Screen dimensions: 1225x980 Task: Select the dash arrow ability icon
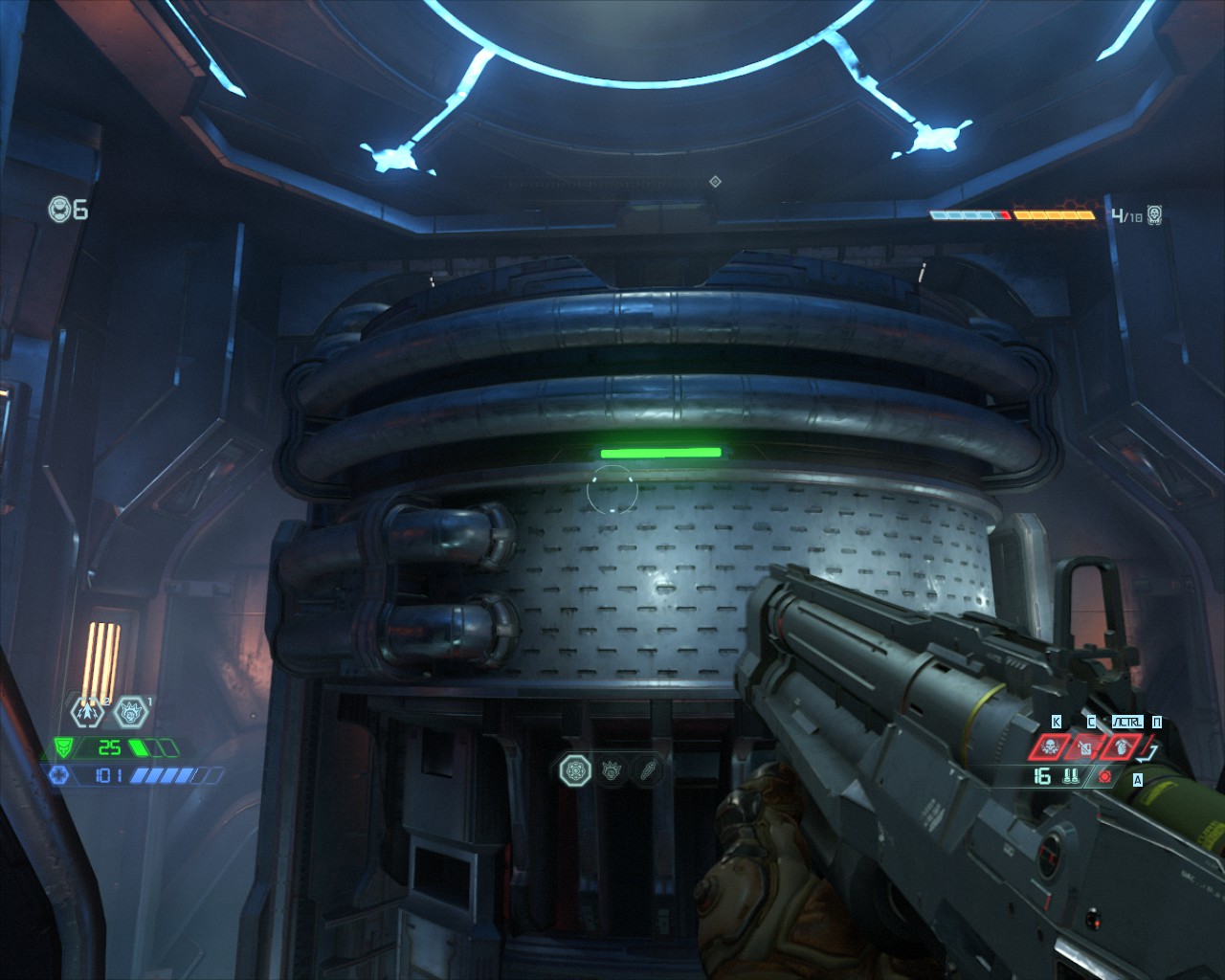pos(86,710)
